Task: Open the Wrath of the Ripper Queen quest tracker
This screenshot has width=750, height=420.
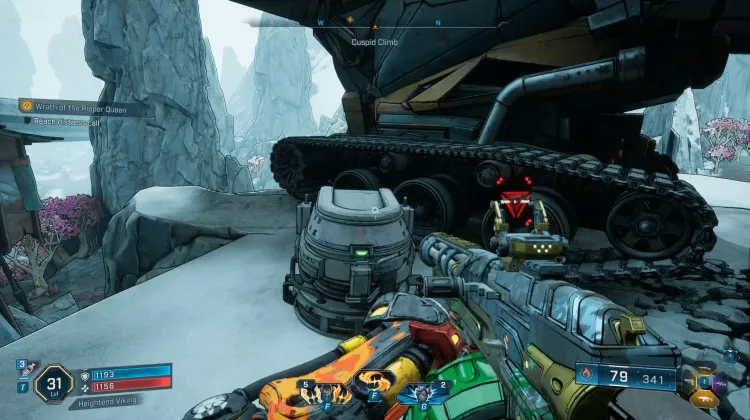Action: tap(84, 108)
